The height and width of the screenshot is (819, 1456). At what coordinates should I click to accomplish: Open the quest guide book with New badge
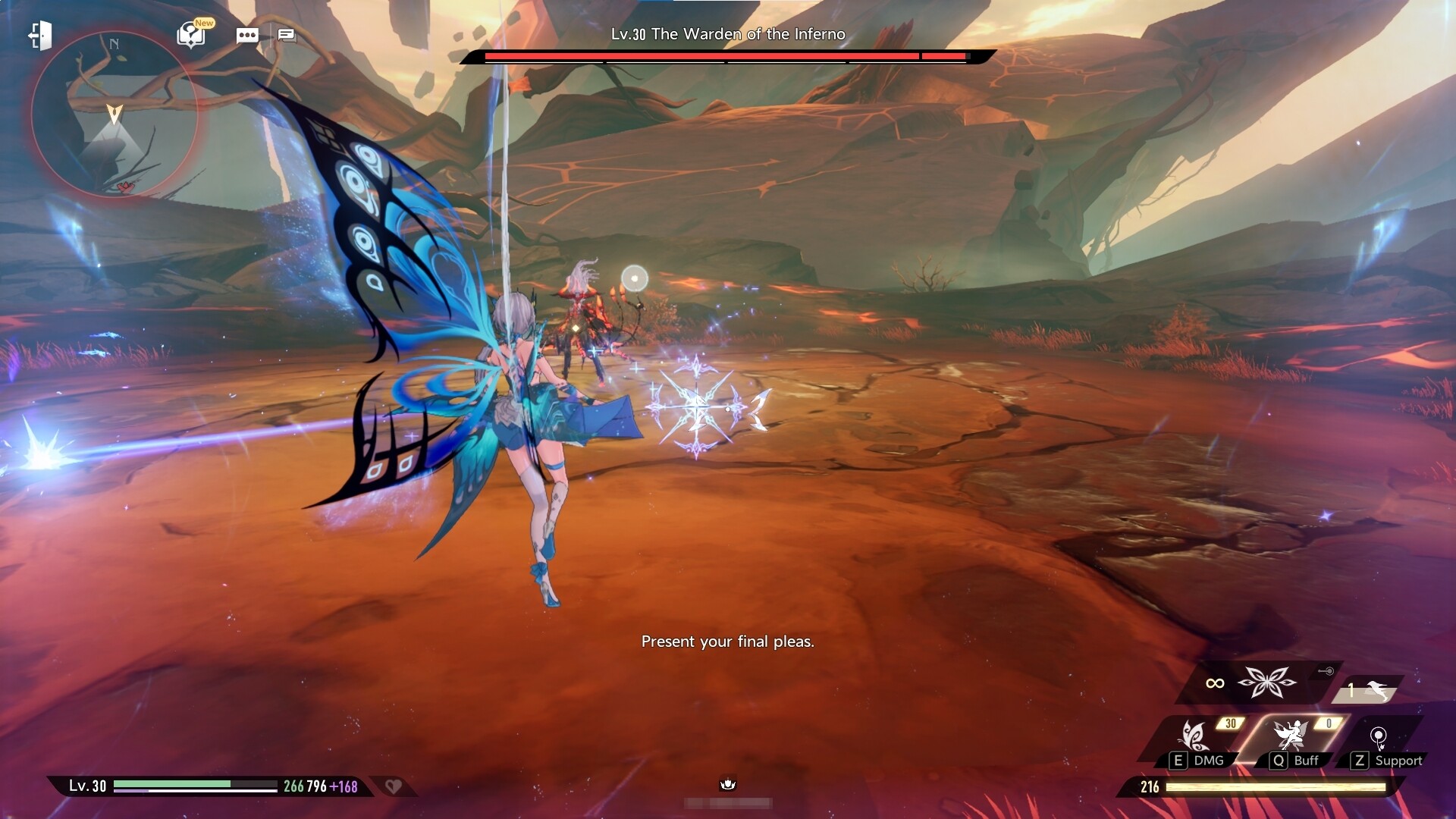190,36
